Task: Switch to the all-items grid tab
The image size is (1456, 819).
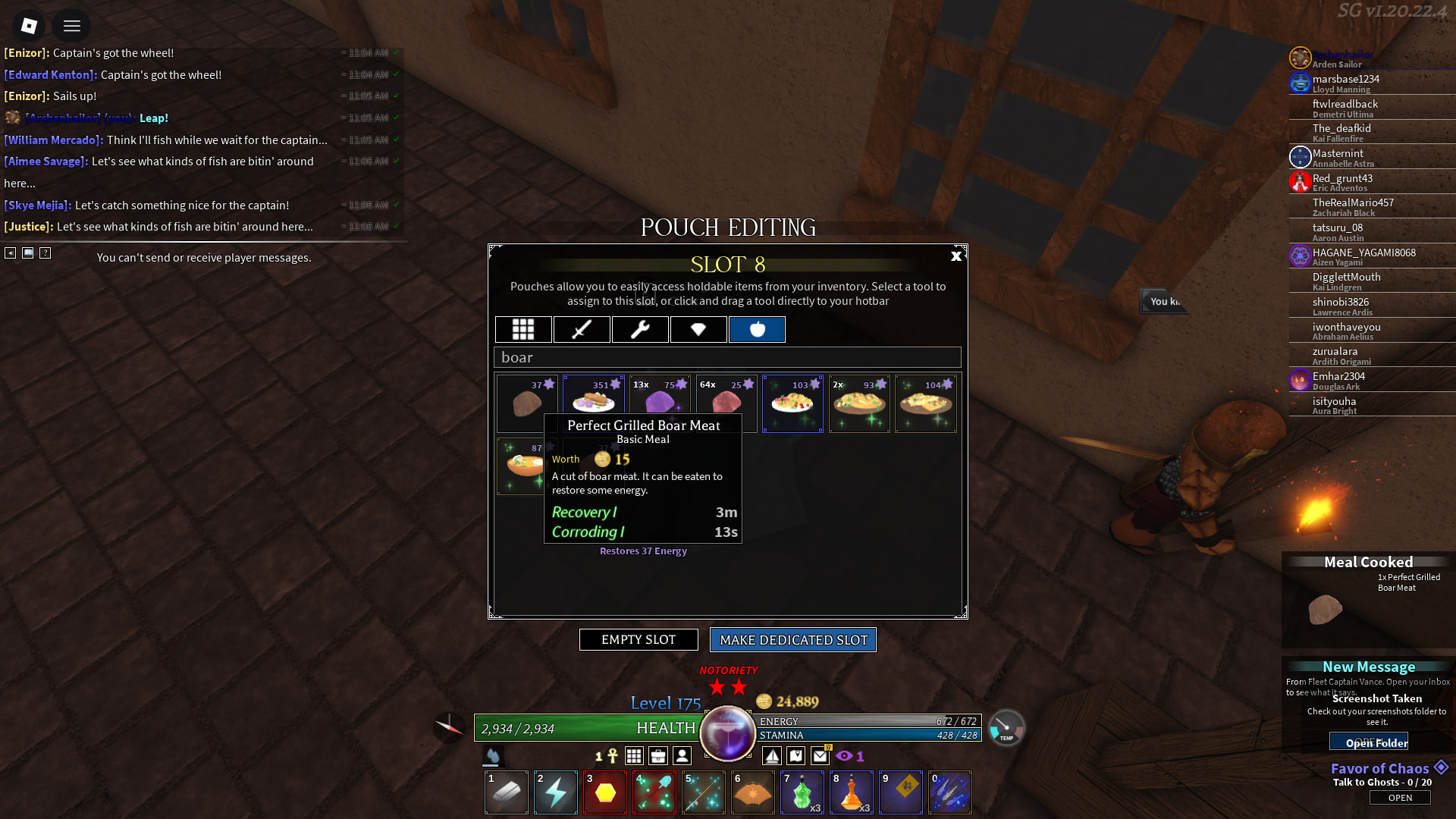Action: click(523, 330)
